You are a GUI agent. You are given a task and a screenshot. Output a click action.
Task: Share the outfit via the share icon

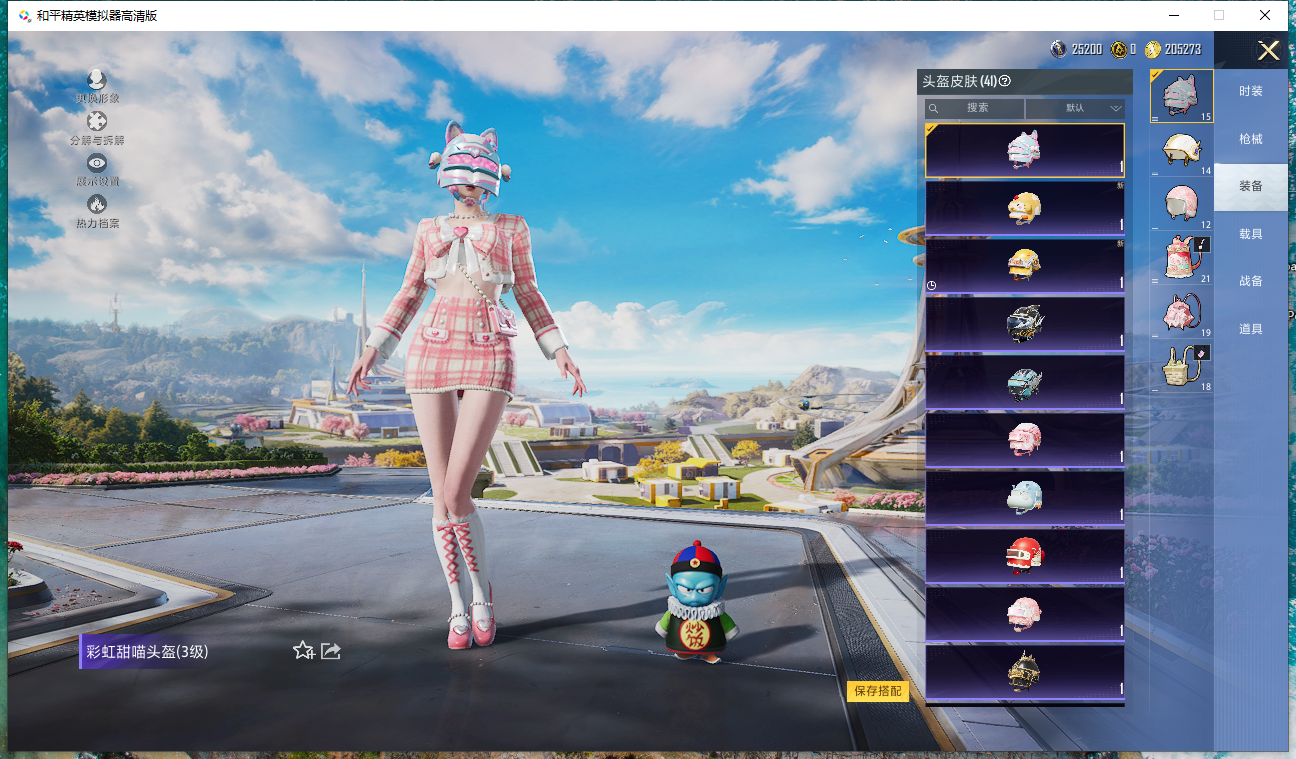(x=331, y=651)
